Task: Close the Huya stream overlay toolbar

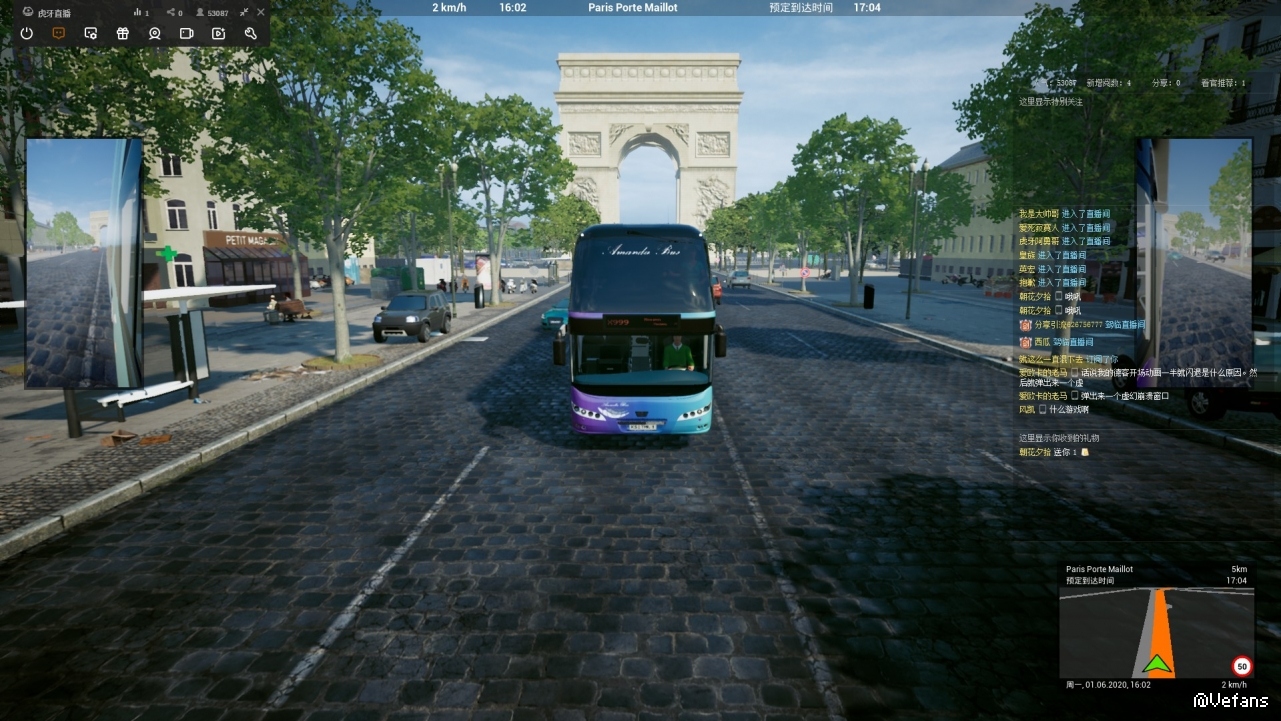Action: point(261,12)
